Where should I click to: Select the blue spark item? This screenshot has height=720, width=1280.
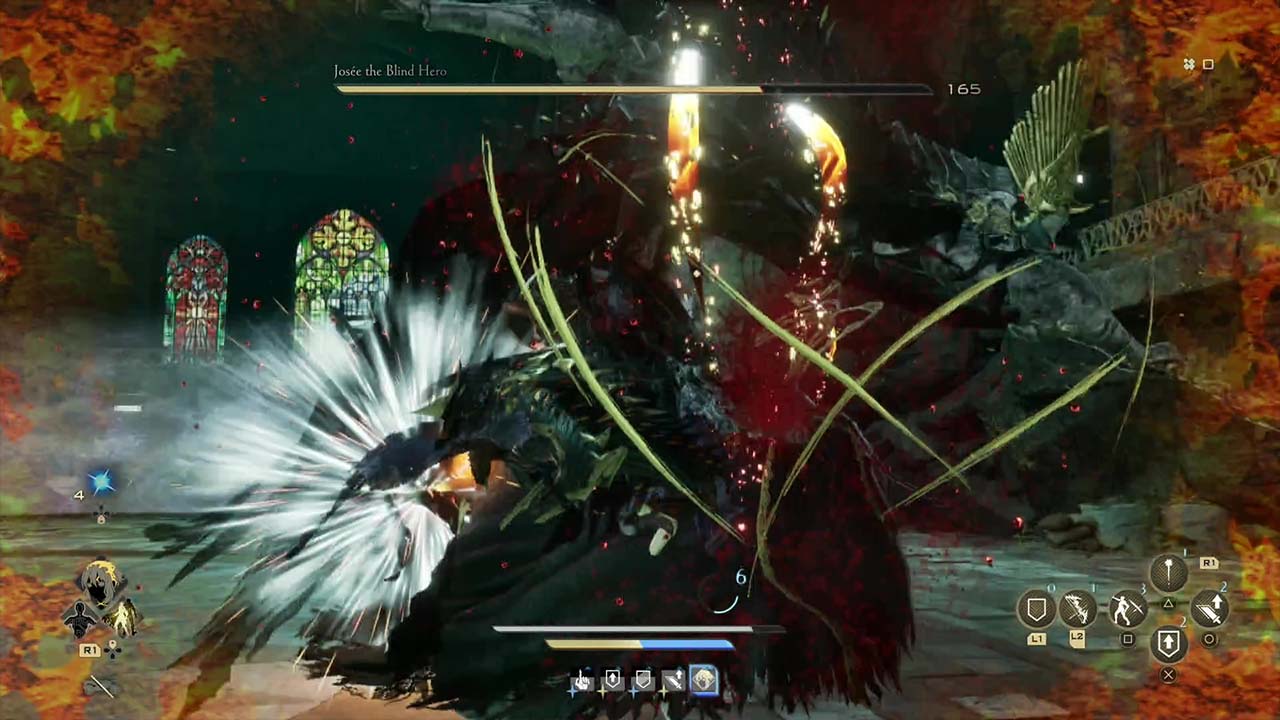(x=100, y=484)
